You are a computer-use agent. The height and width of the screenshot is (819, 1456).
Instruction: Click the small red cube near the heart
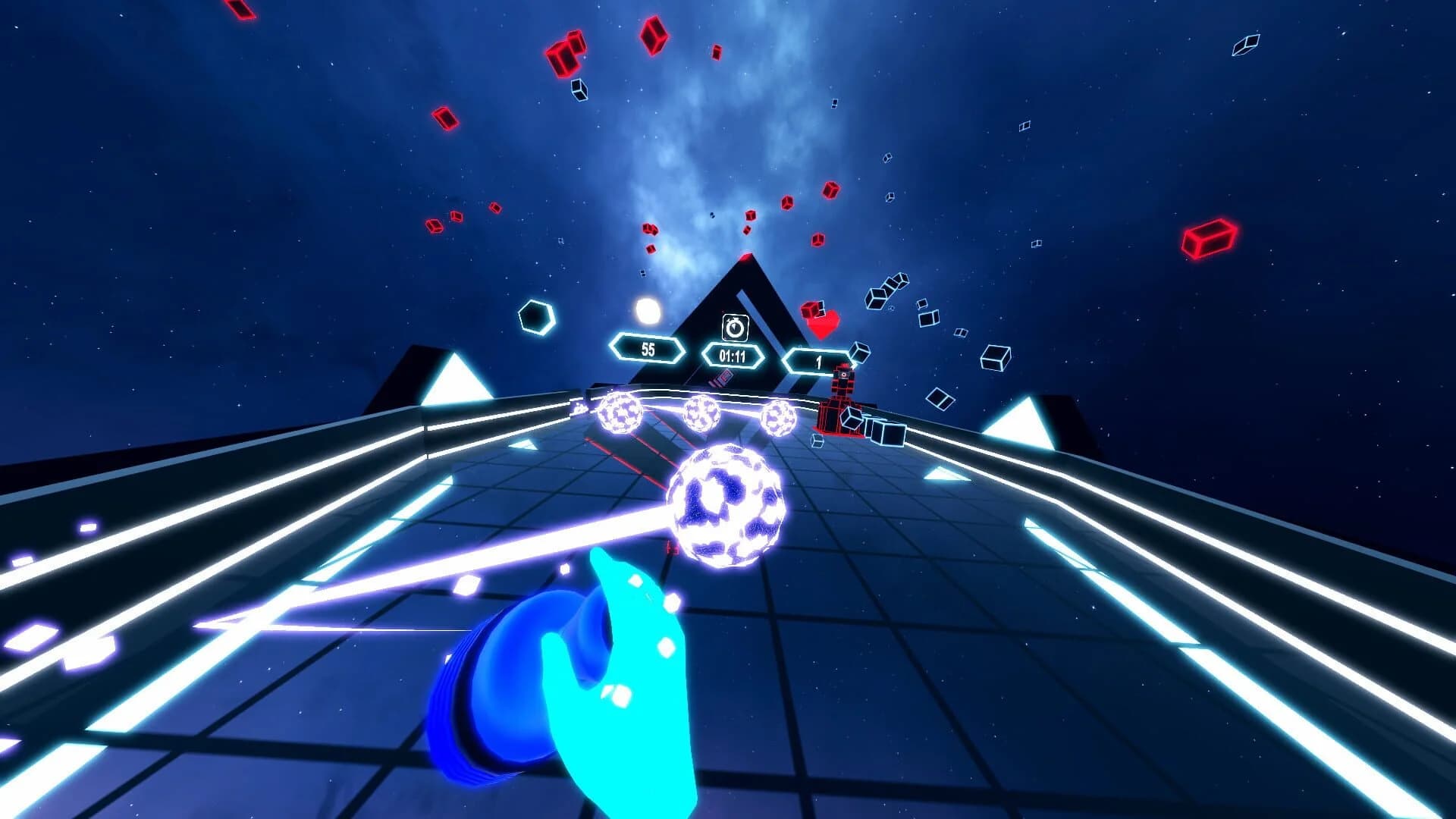pos(813,310)
